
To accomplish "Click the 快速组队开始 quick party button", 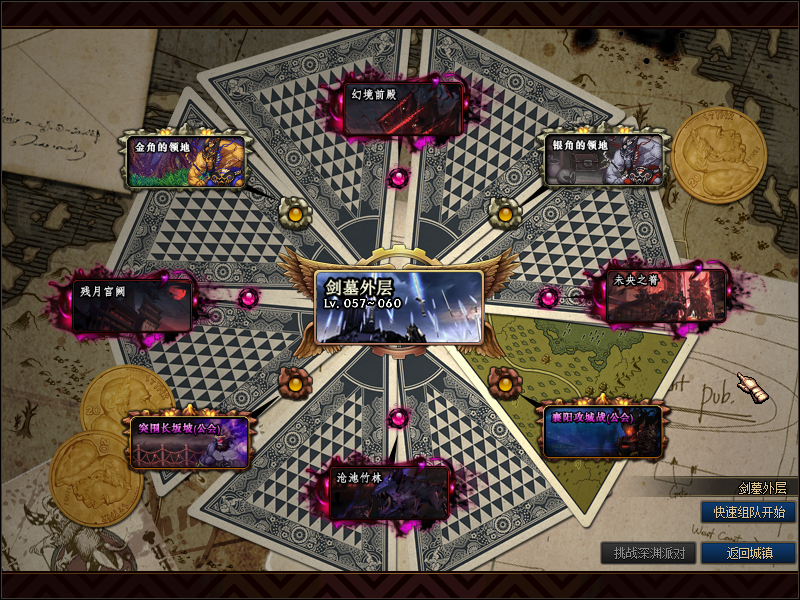I will click(748, 512).
